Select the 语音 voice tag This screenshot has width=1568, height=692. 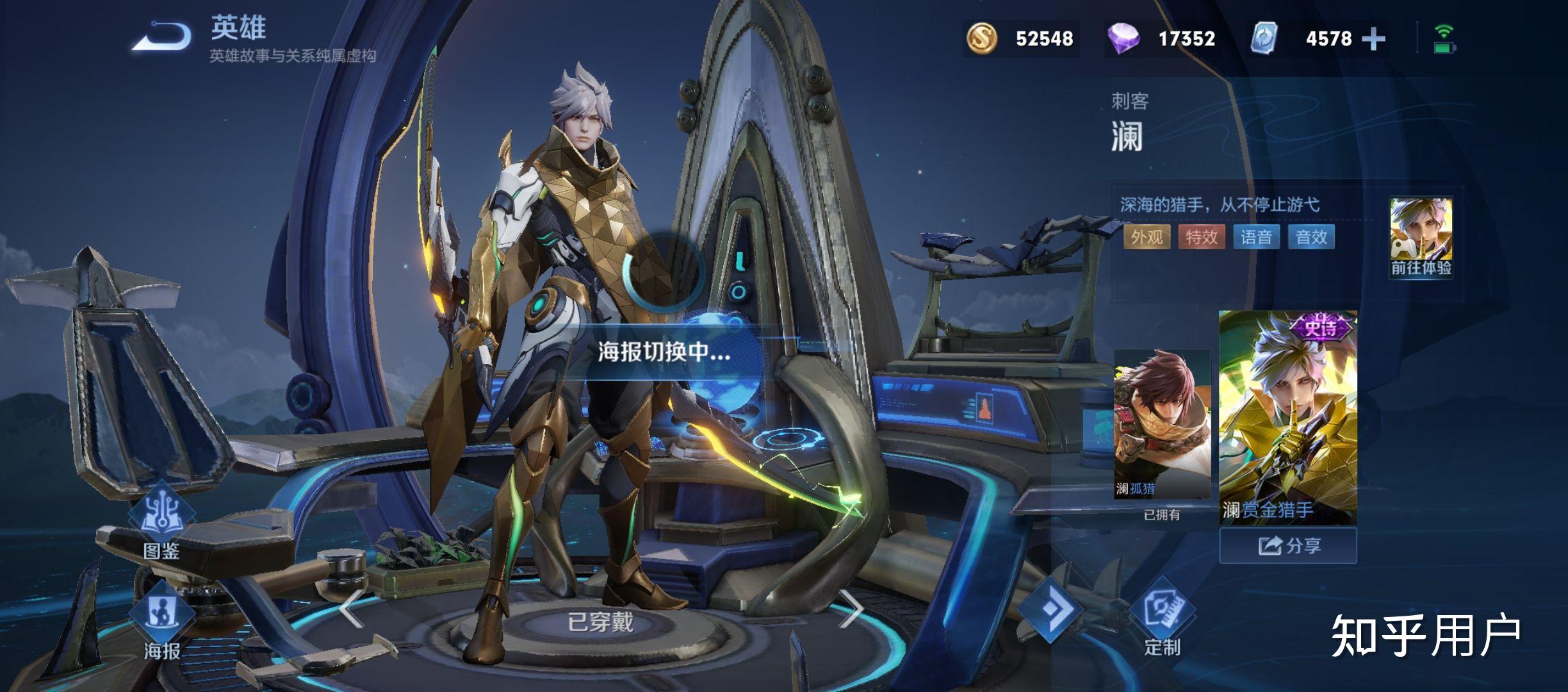1256,237
